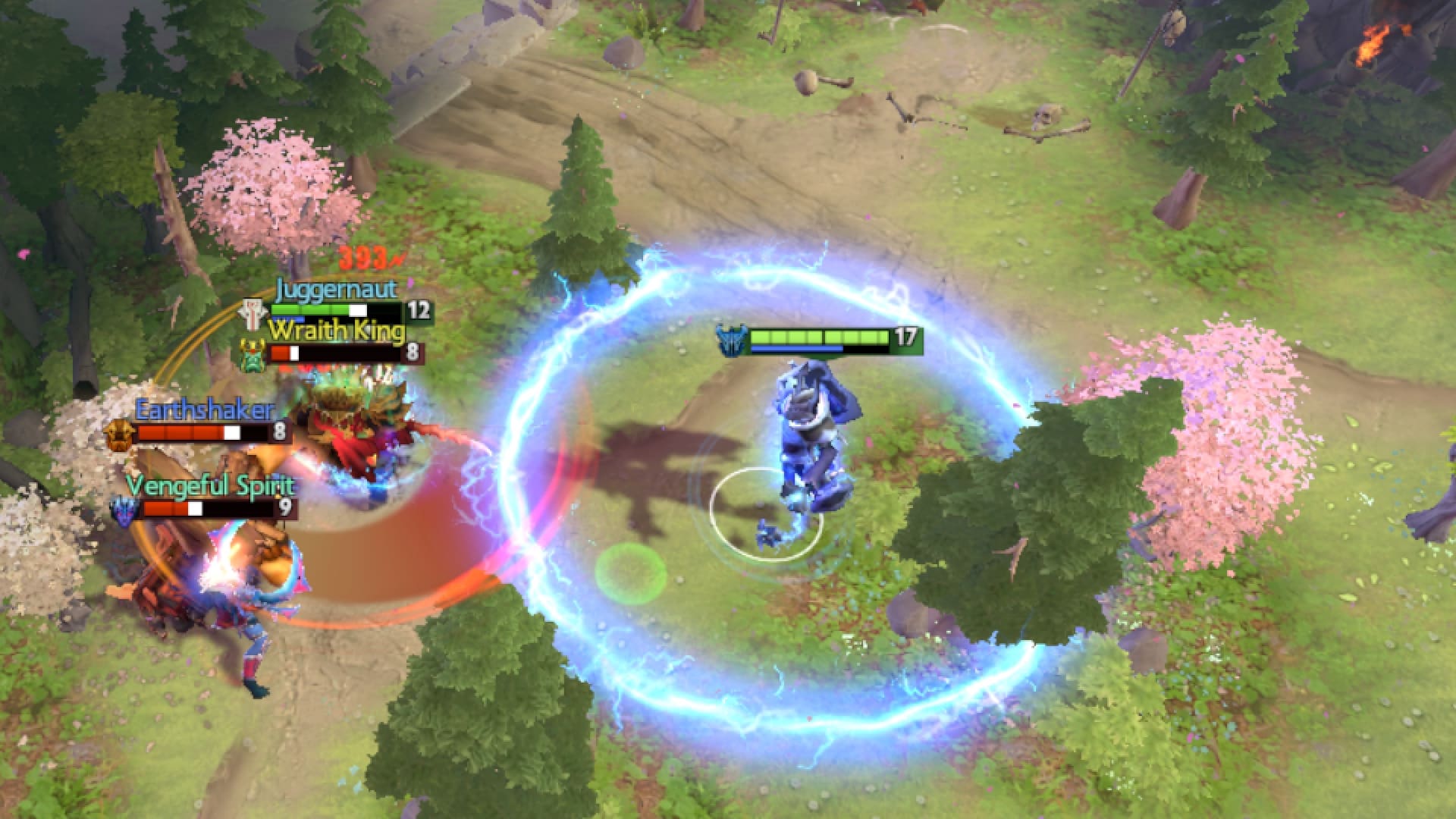
Task: Click the Earthshaker name label
Action: point(206,410)
